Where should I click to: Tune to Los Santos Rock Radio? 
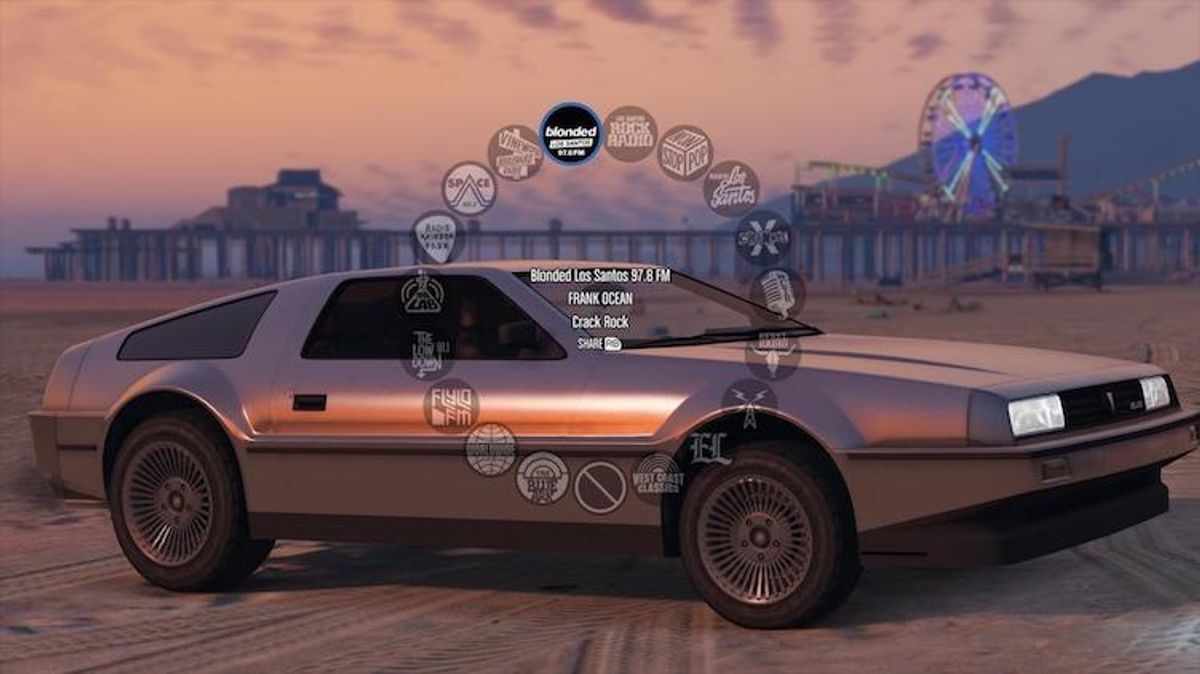[x=630, y=134]
